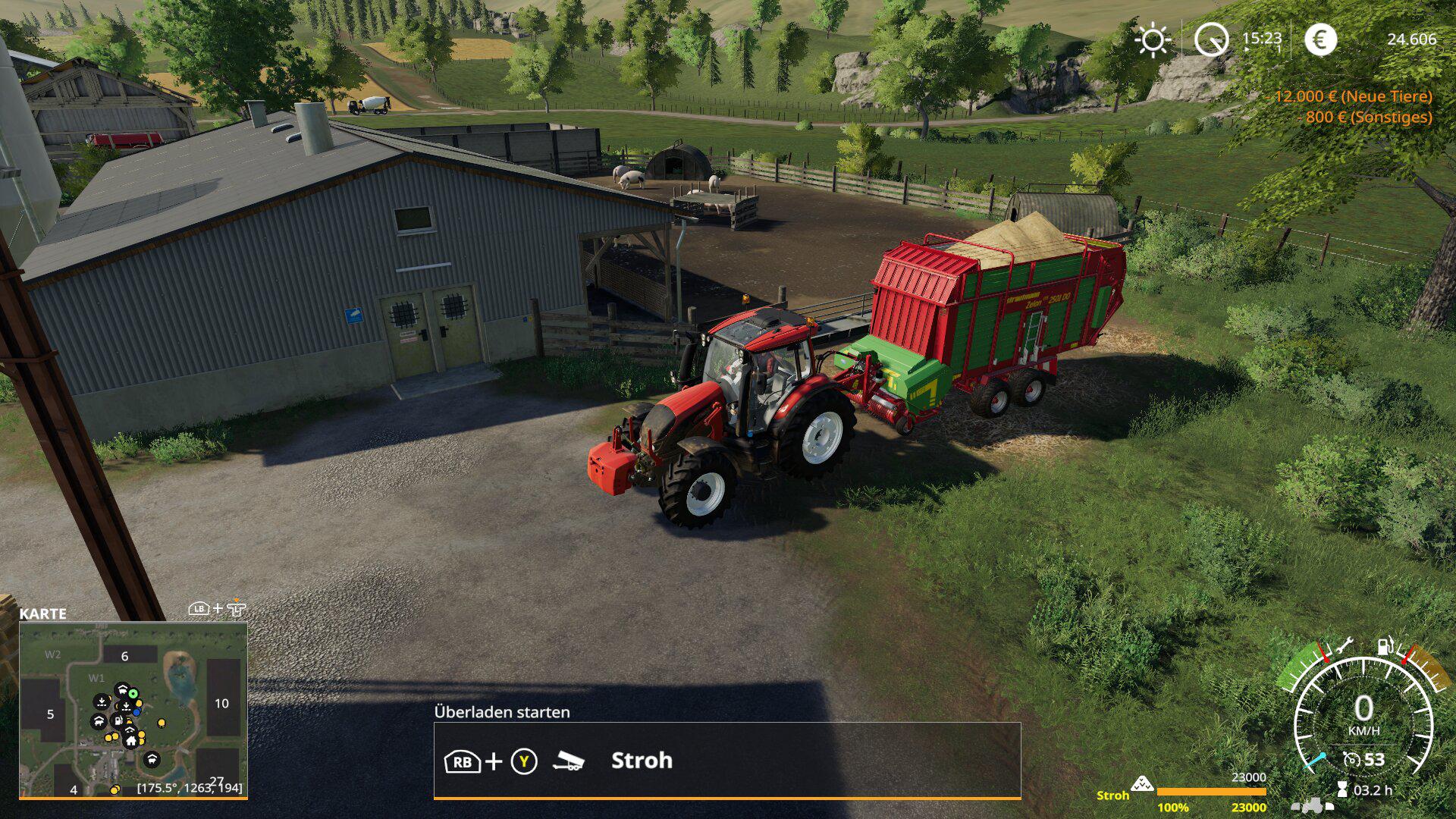Click field 6 on the minimap

click(x=125, y=656)
